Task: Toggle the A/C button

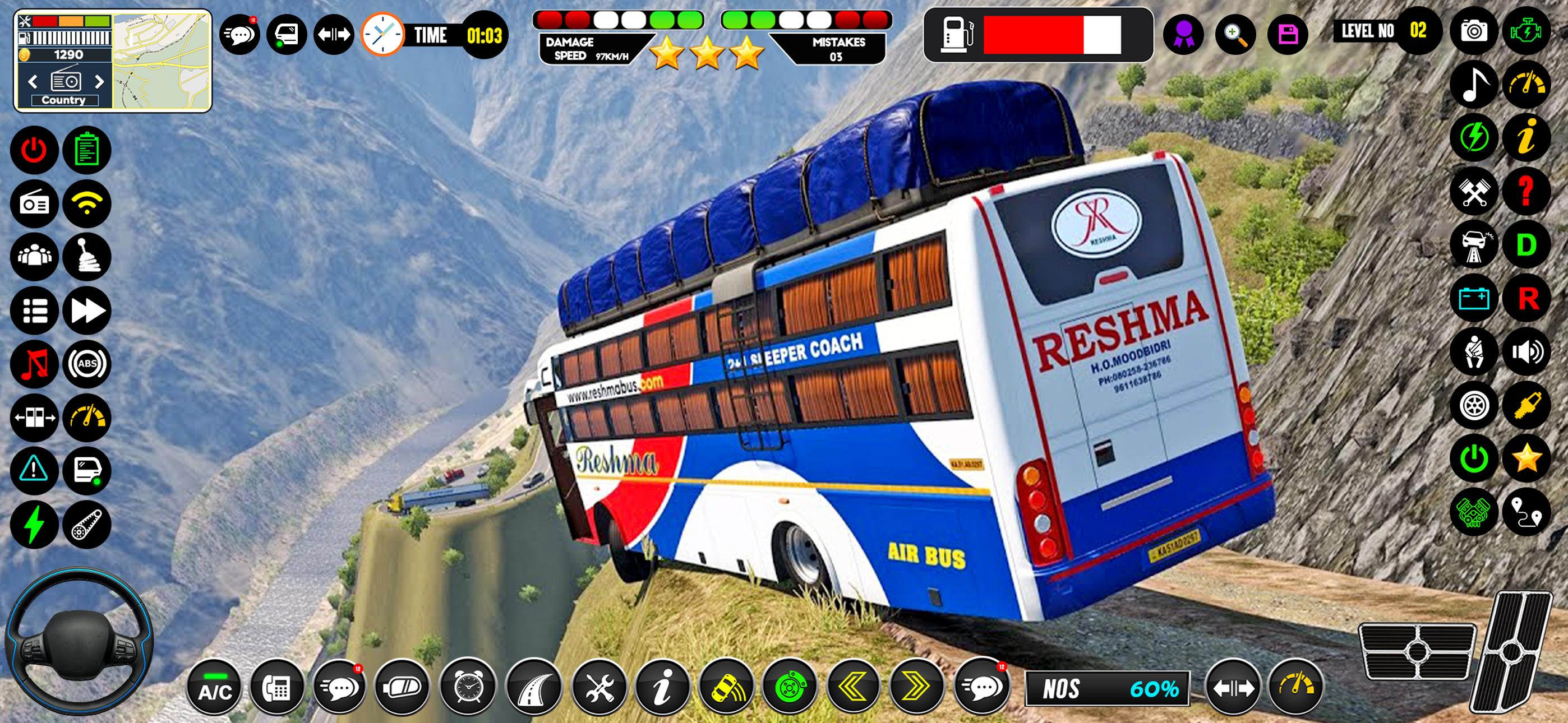Action: point(214,689)
